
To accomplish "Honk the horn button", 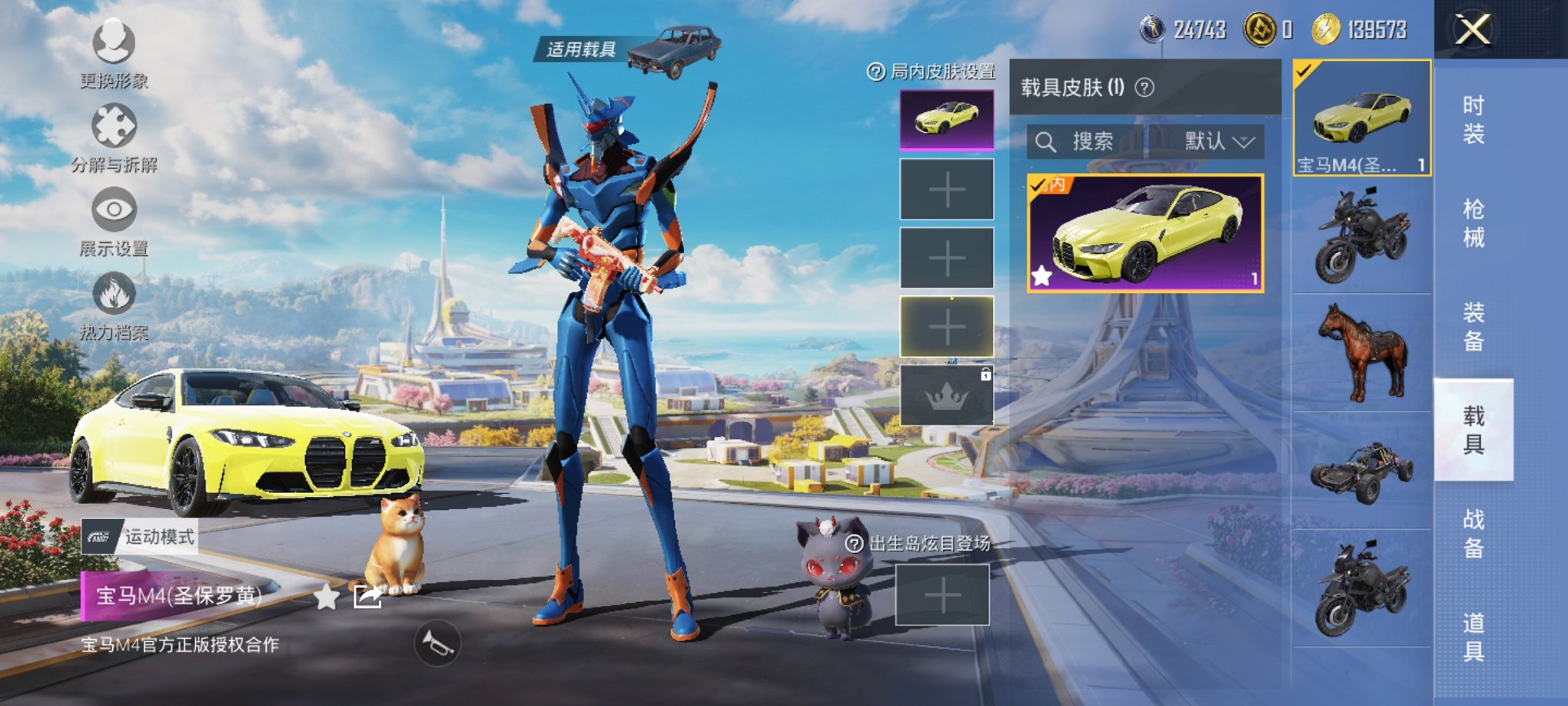I will click(437, 644).
